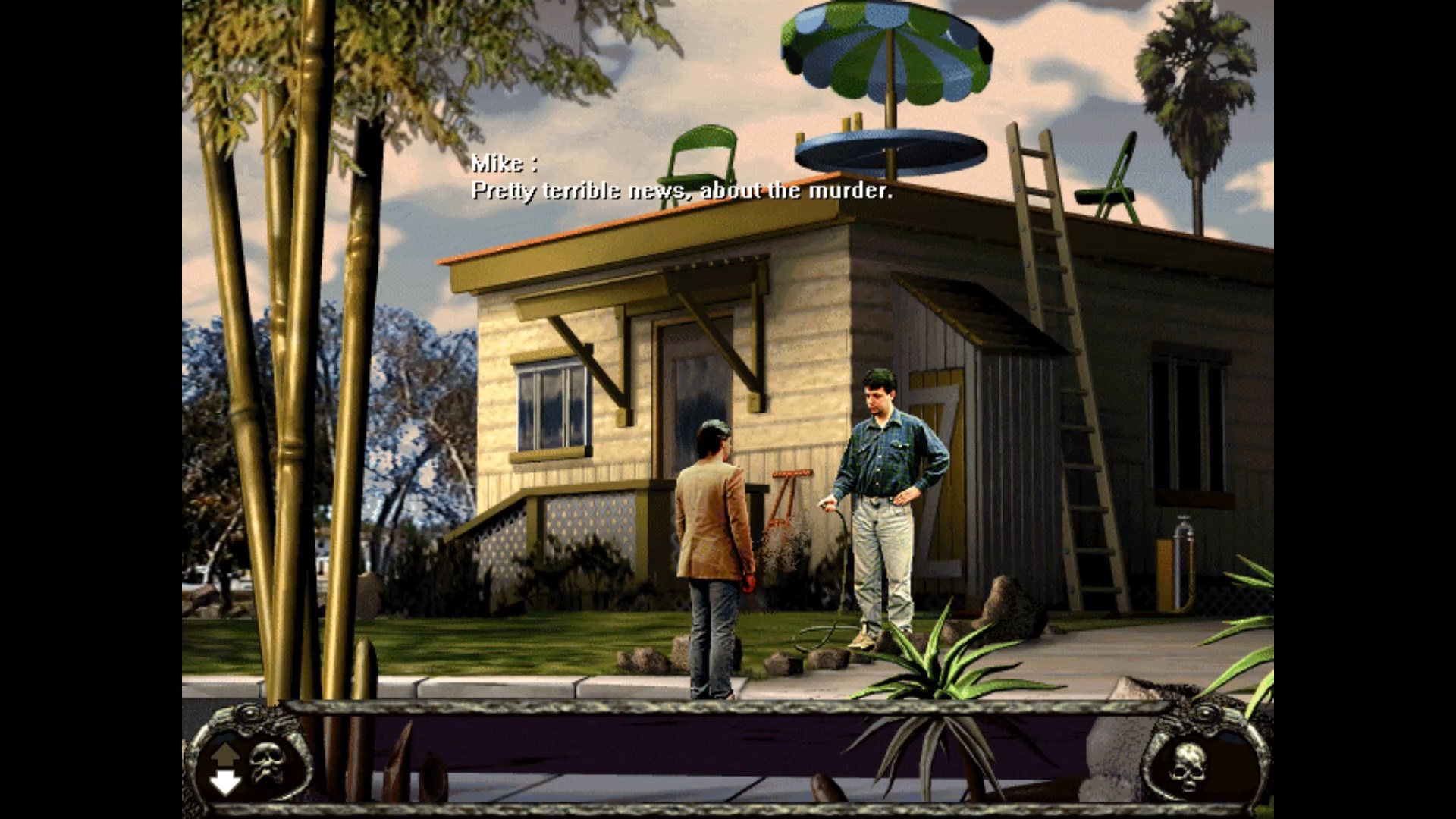Select the skull icon beside the arrows
Image resolution: width=1456 pixels, height=819 pixels.
point(266,762)
